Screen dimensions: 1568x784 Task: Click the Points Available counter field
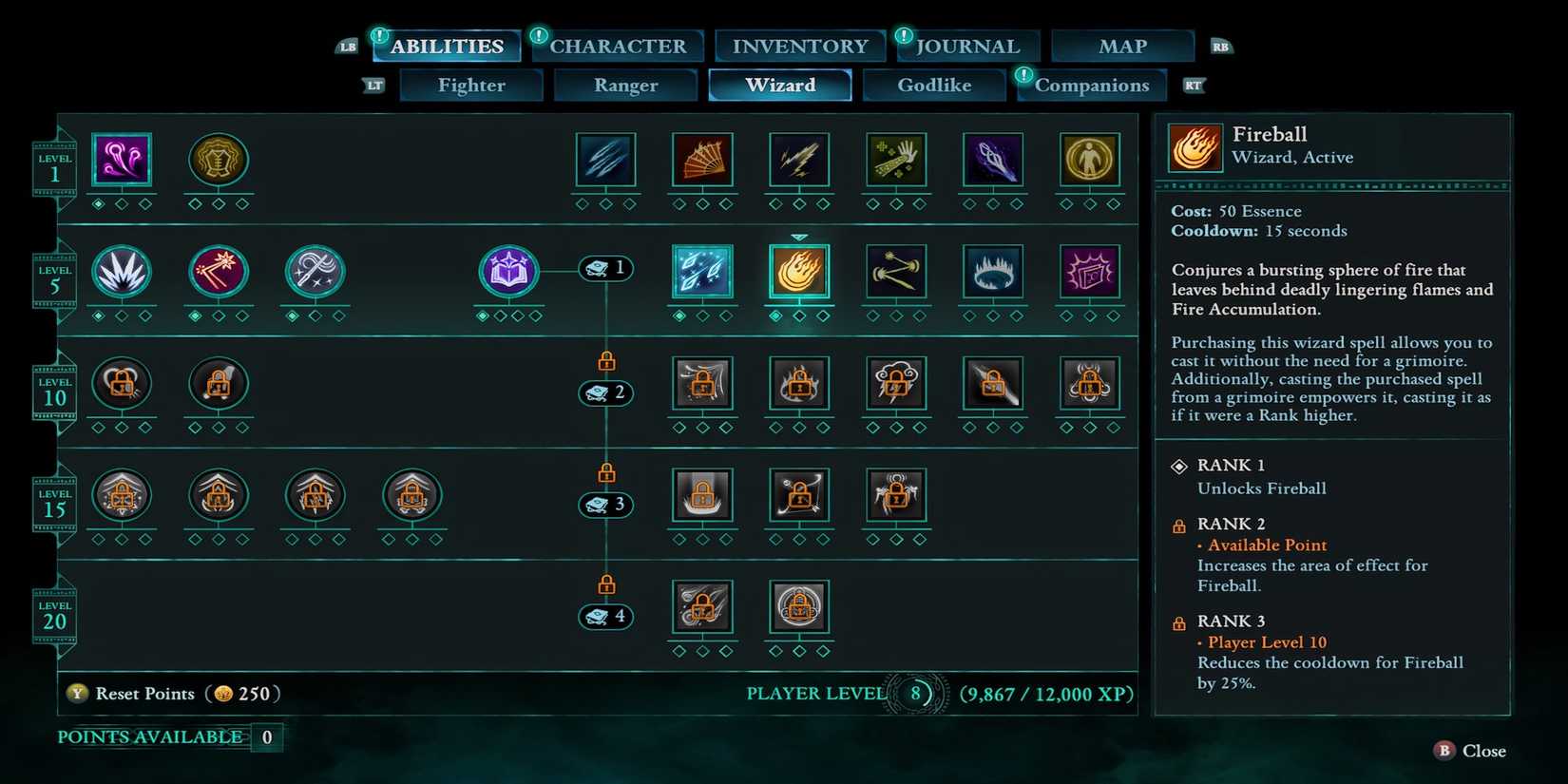pyautogui.click(x=265, y=736)
